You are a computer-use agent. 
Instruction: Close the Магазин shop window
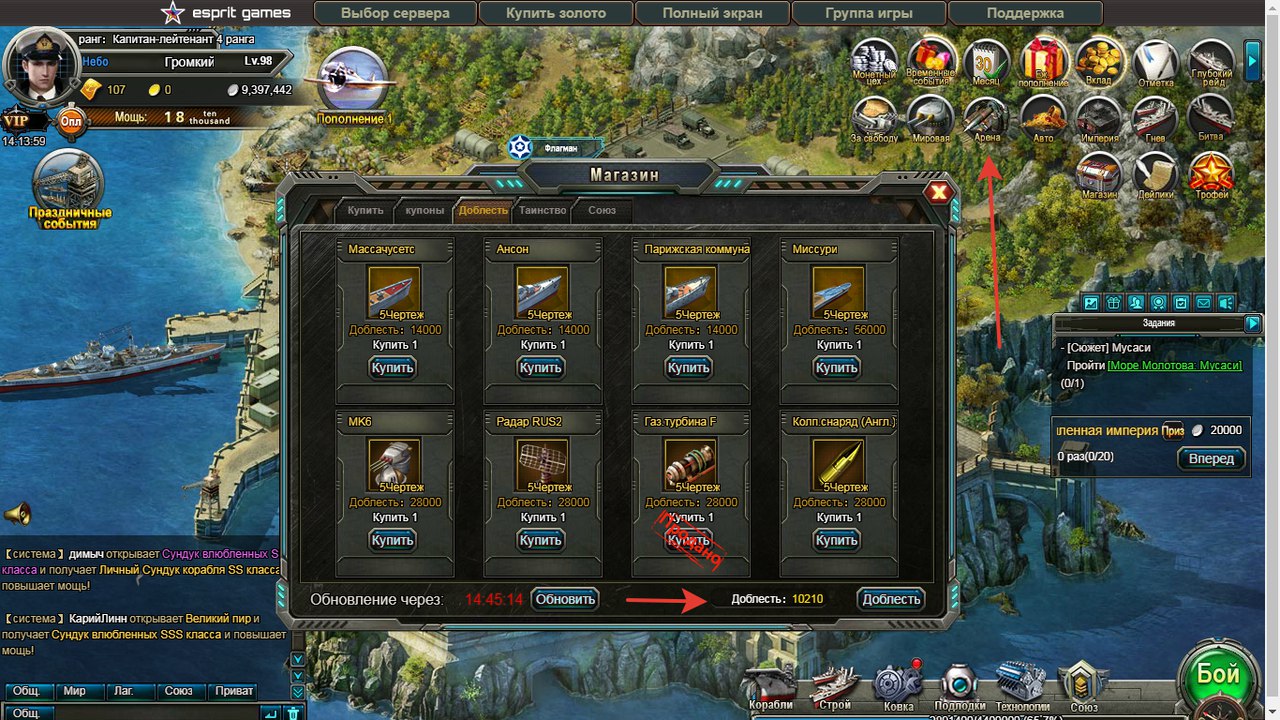938,192
